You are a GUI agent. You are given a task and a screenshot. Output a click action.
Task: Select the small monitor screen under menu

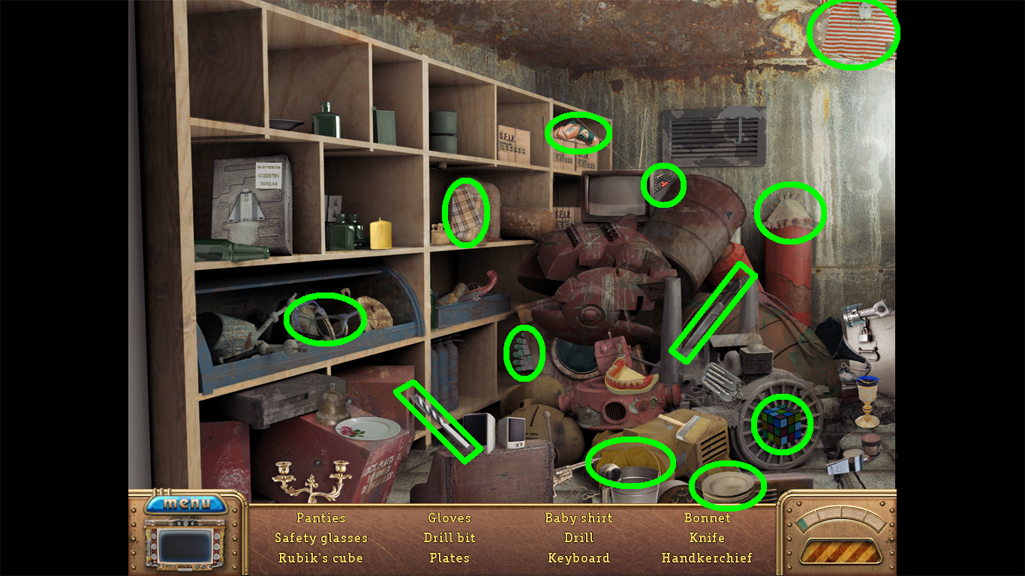click(187, 547)
